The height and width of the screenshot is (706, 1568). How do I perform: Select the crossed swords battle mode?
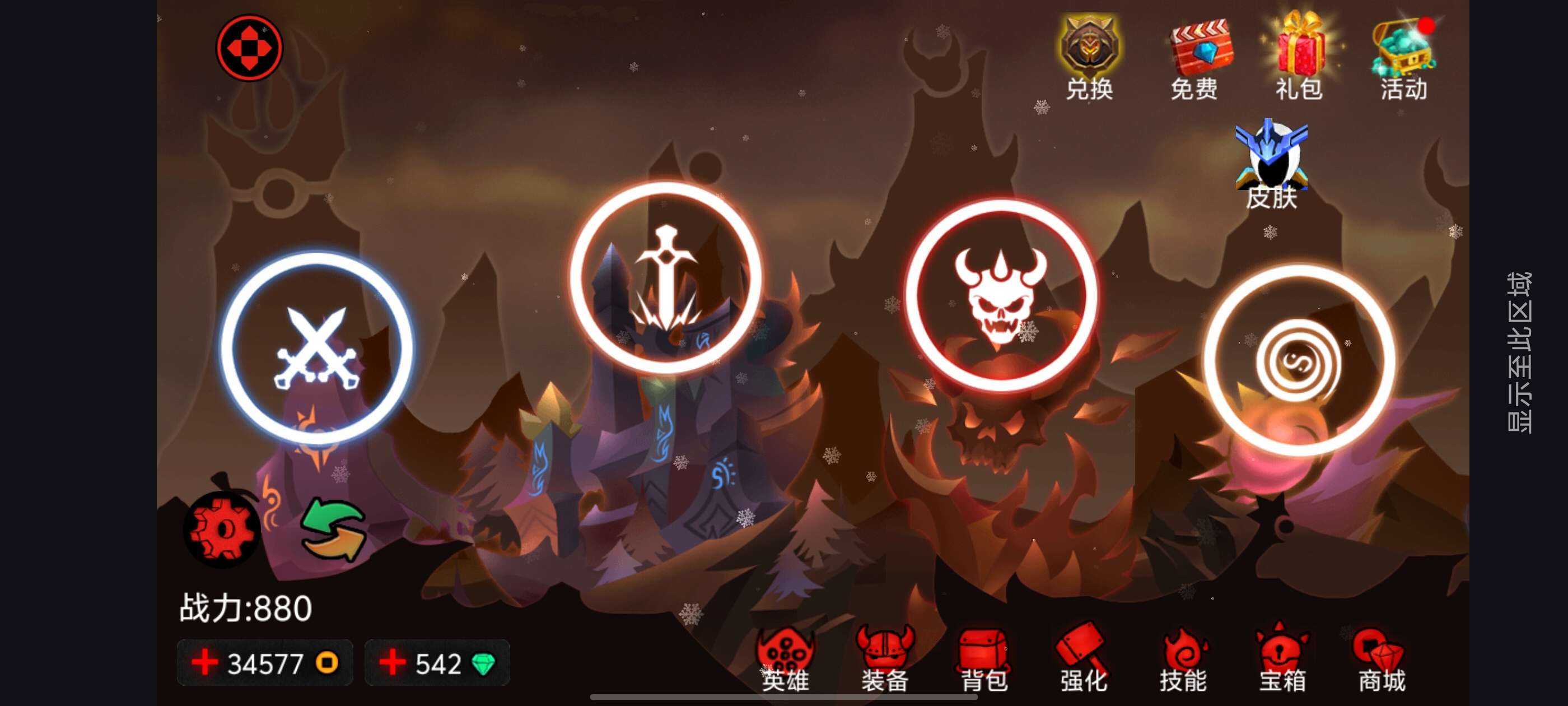point(316,349)
